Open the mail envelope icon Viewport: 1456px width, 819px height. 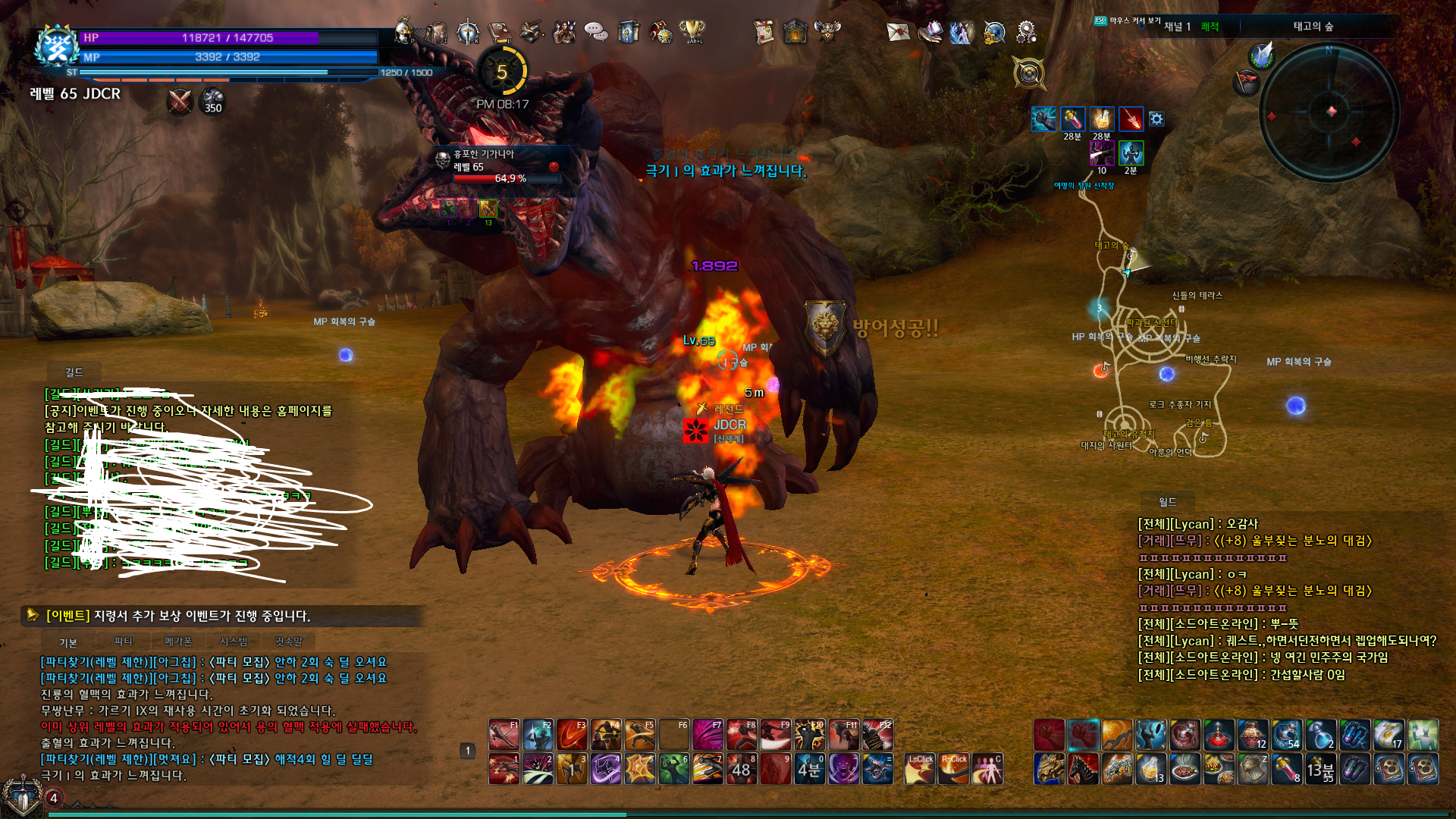tap(898, 32)
